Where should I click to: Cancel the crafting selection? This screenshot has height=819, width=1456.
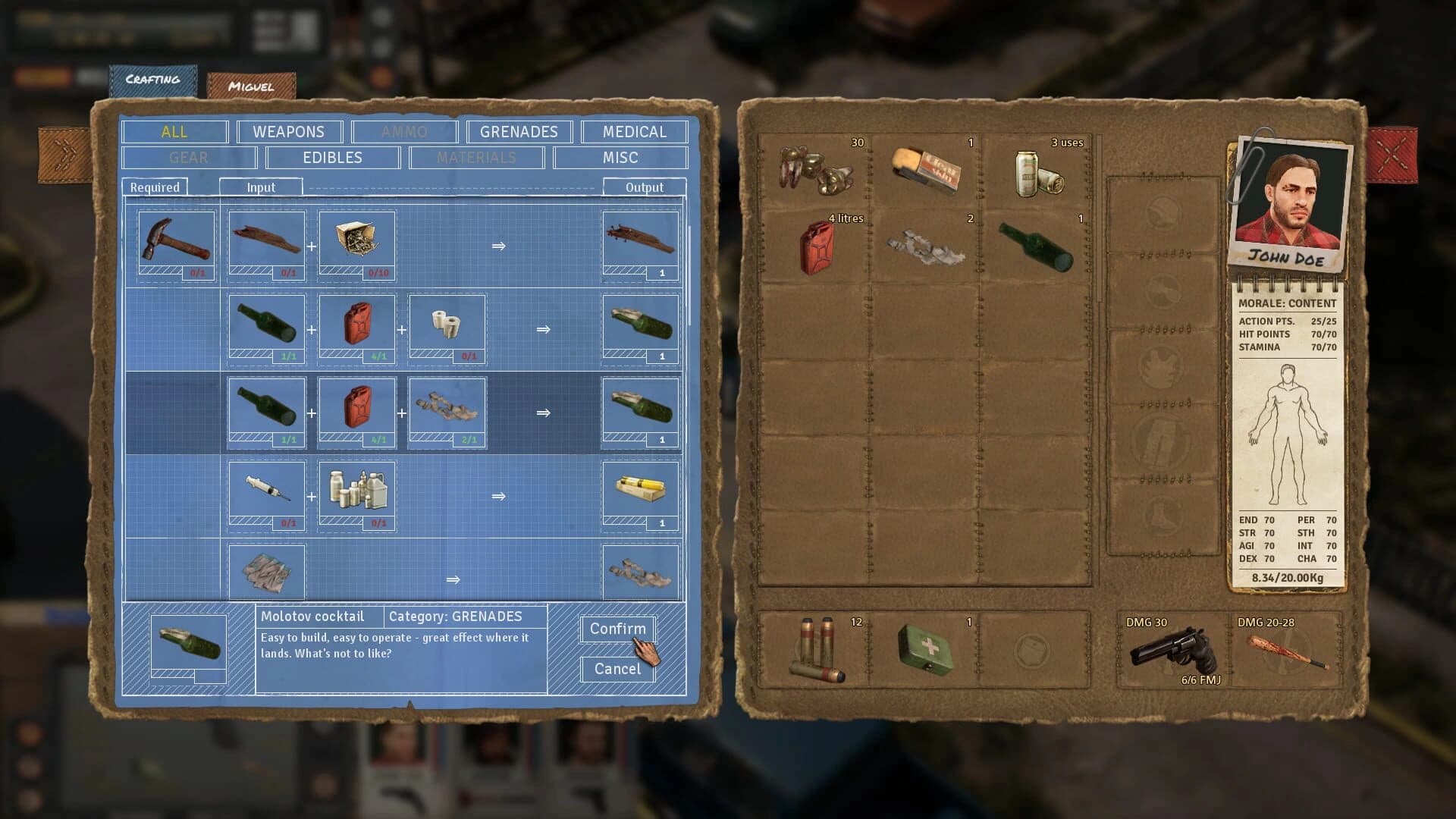[x=617, y=668]
